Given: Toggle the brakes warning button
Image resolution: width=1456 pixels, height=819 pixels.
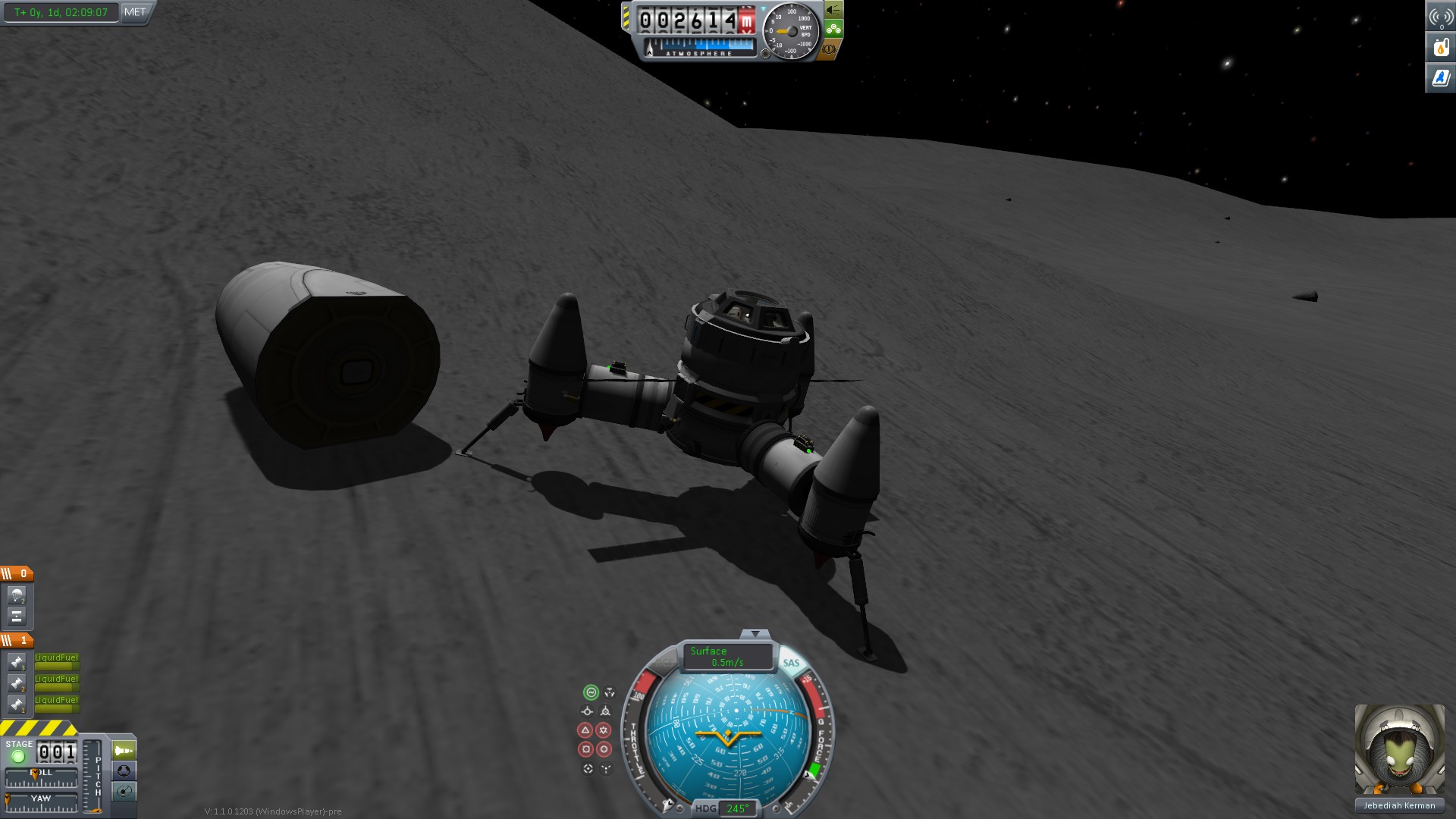Looking at the screenshot, I should tap(829, 49).
